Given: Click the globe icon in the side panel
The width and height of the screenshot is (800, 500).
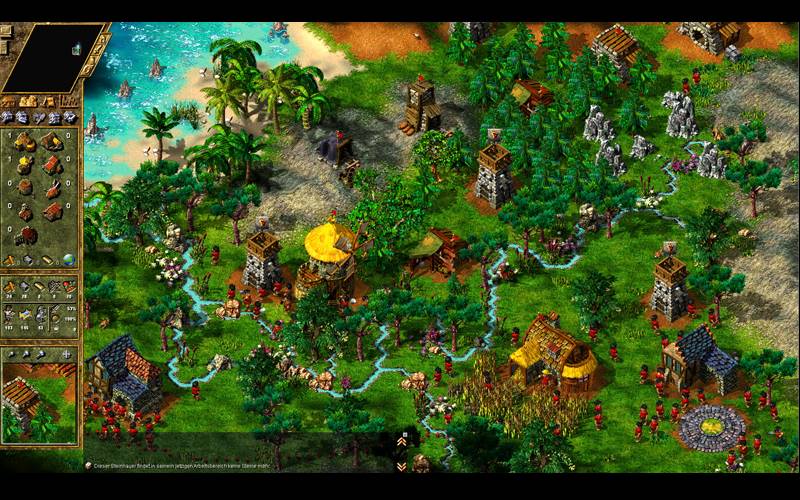Looking at the screenshot, I should click(x=69, y=259).
